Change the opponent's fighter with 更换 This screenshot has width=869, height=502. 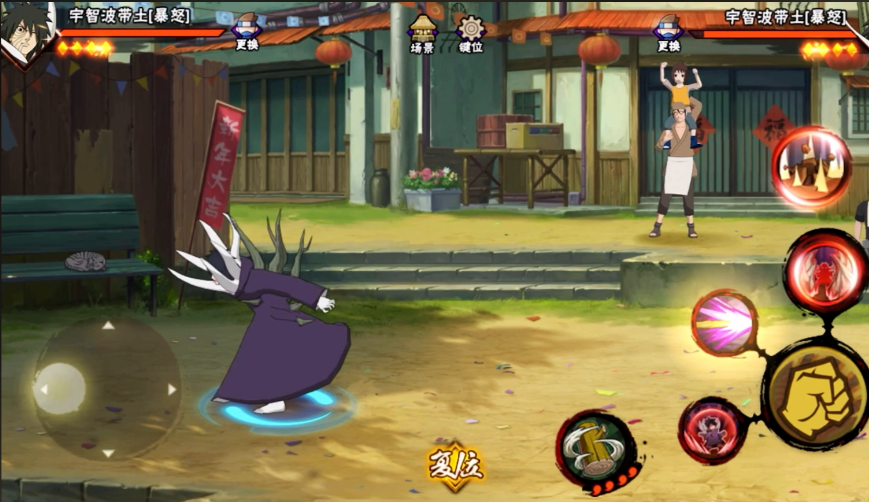click(x=668, y=32)
